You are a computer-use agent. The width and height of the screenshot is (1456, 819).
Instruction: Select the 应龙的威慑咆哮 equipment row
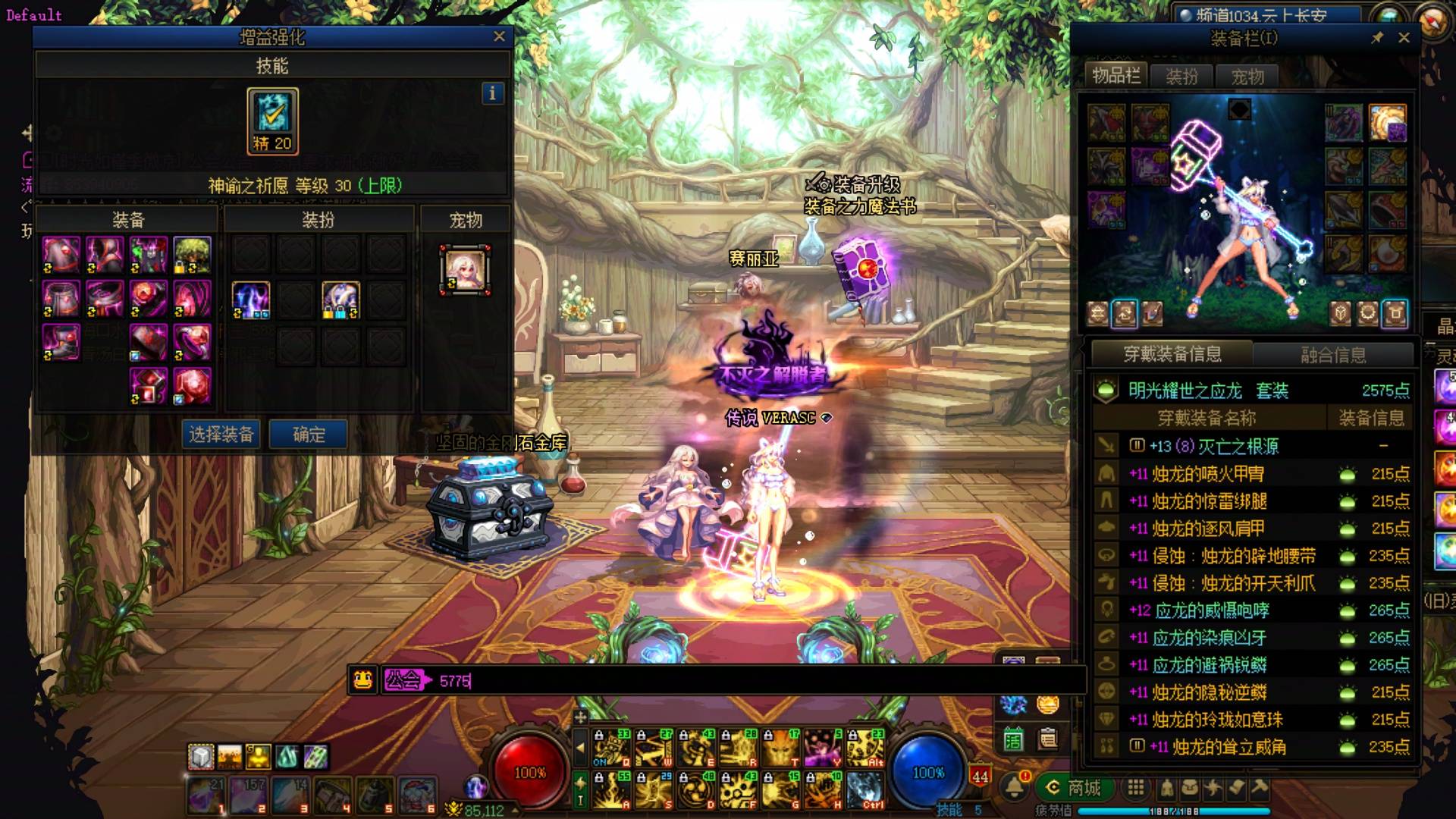coord(1251,610)
